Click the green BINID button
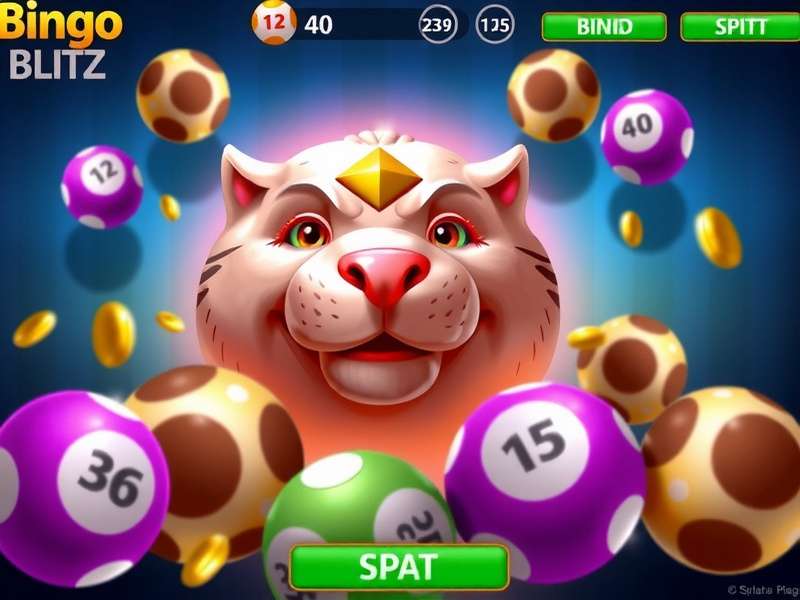800x600 pixels. tap(604, 27)
